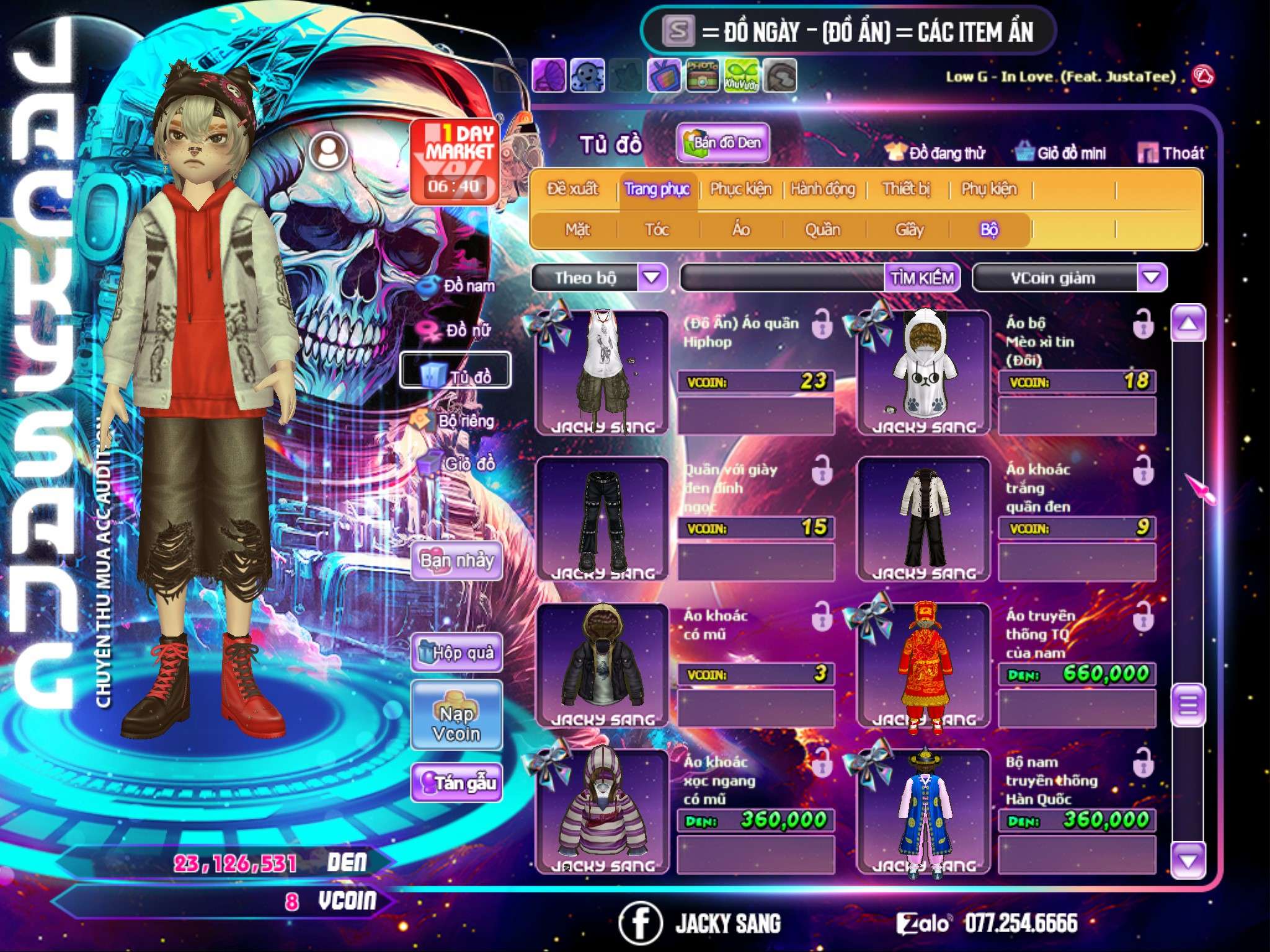Switch to the Phục kiện tab
The height and width of the screenshot is (952, 1270).
pos(740,188)
